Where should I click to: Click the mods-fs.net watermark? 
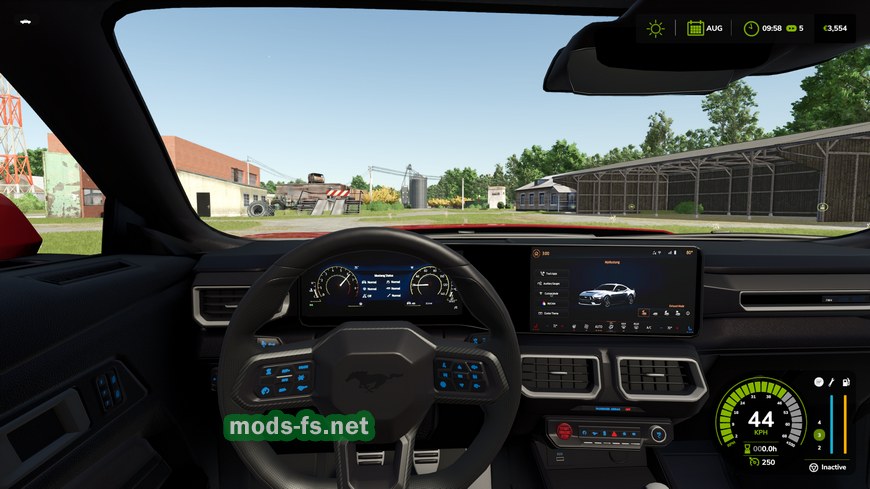pos(299,427)
